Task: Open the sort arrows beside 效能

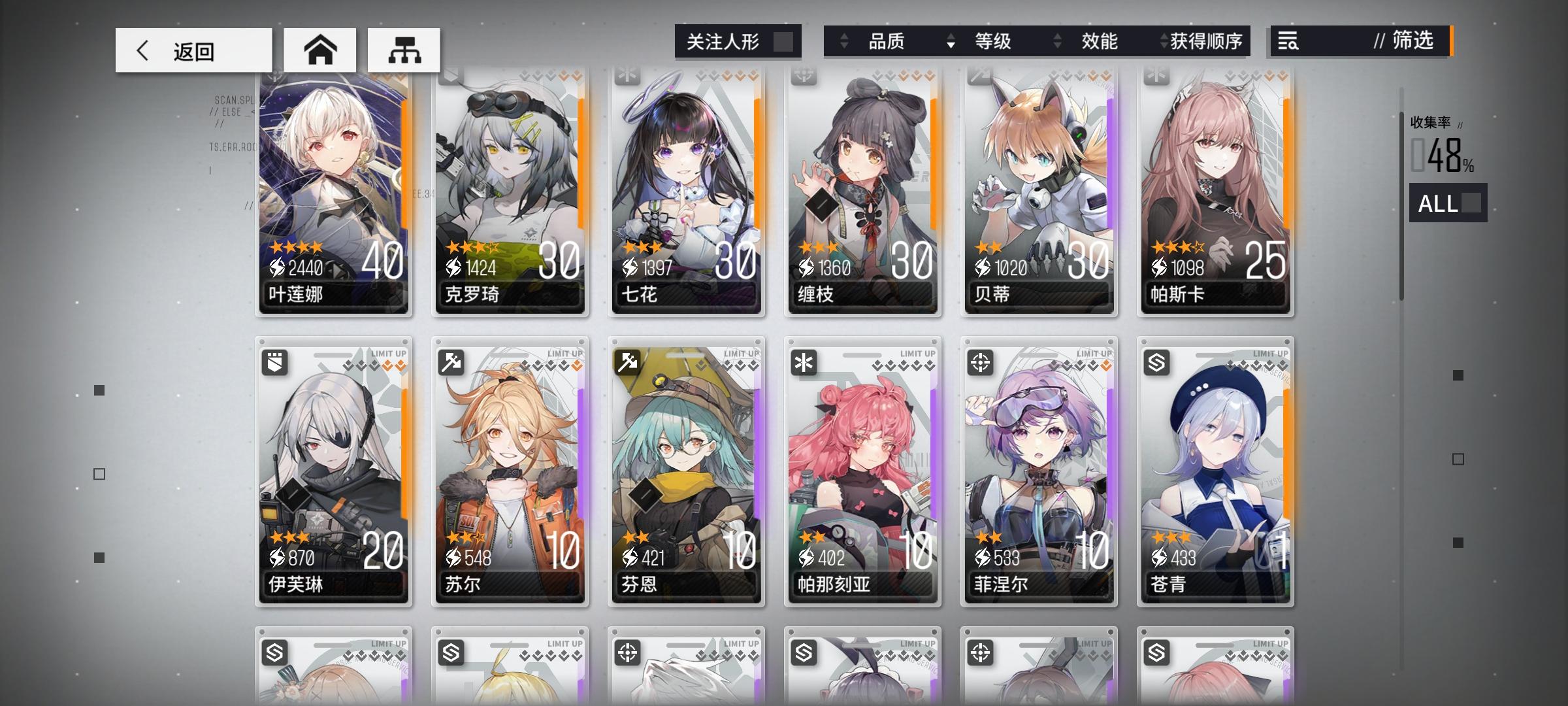Action: [x=1056, y=42]
